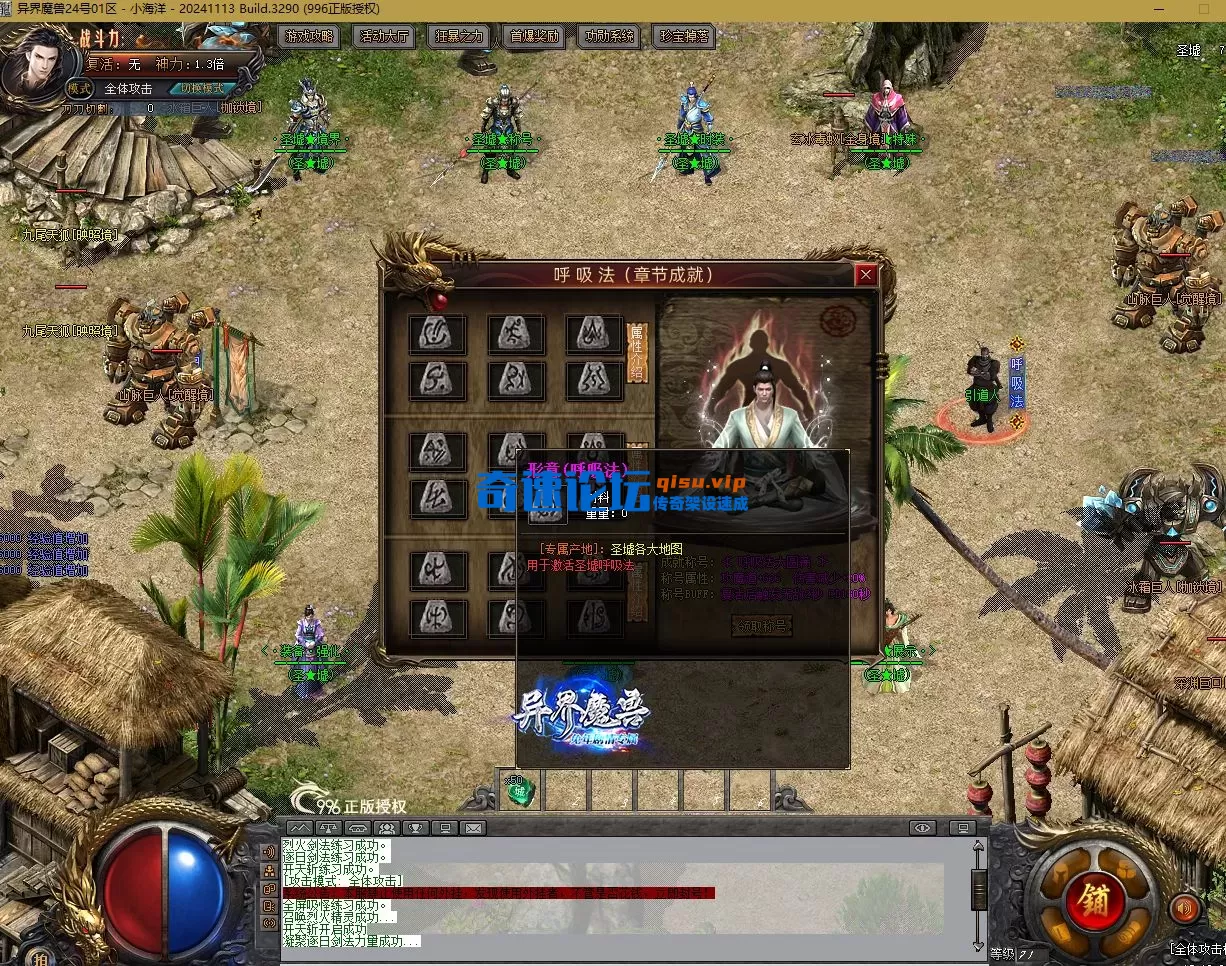Open the 活动大厅 activity hall
Image resolution: width=1226 pixels, height=966 pixels.
coord(384,37)
